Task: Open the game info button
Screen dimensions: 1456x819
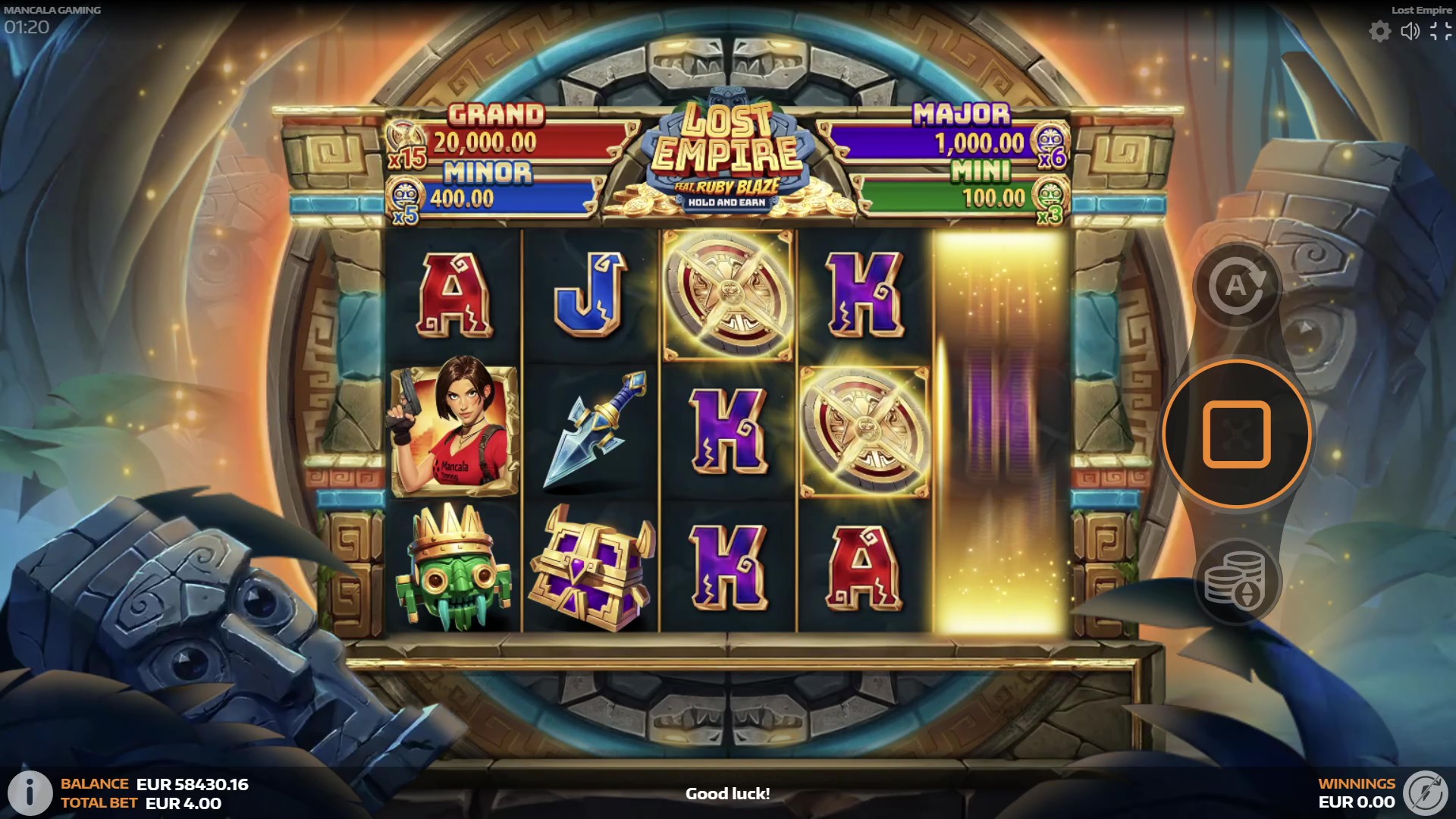Action: (x=30, y=793)
